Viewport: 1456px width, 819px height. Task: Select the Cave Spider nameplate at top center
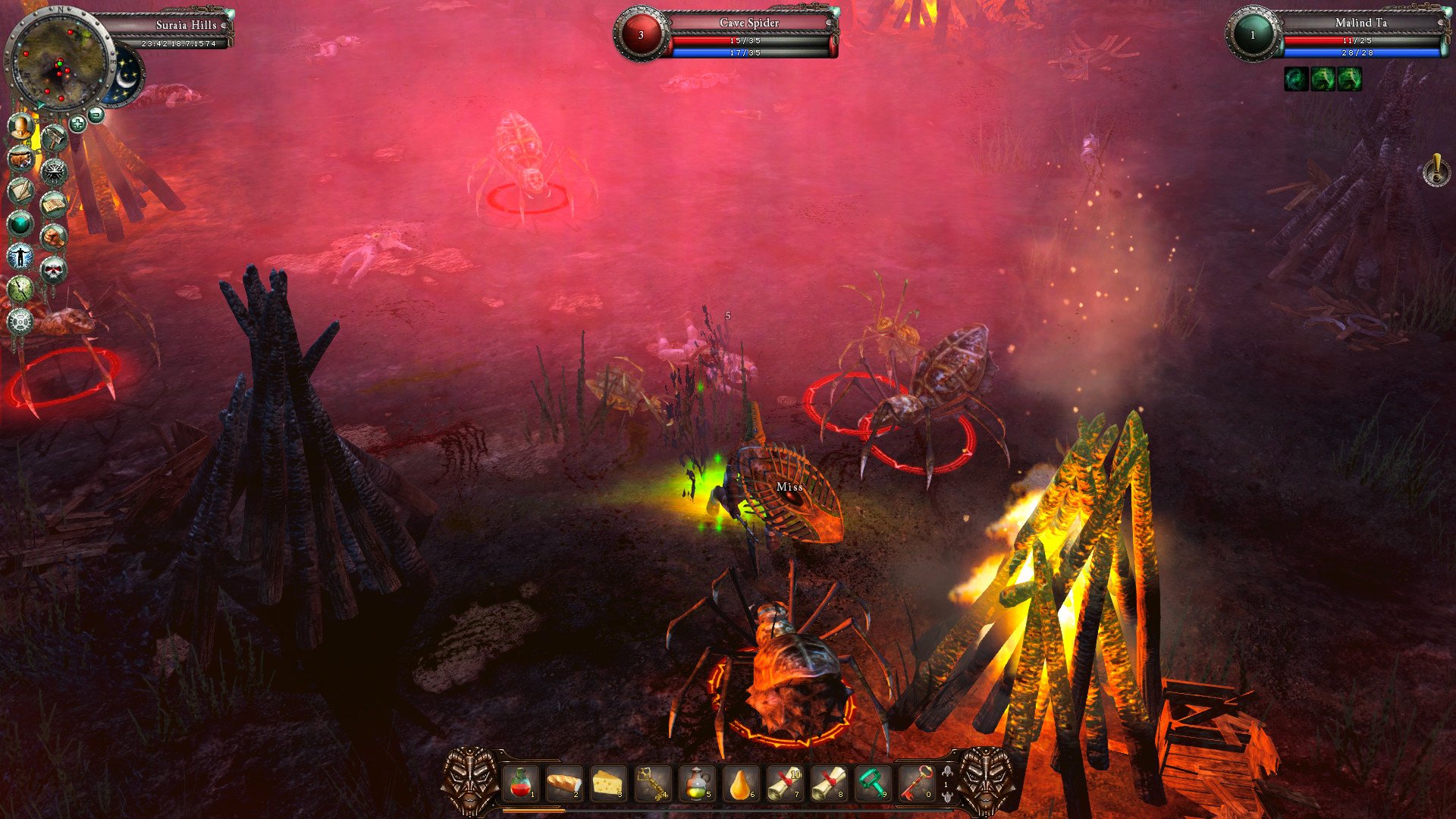point(748,24)
